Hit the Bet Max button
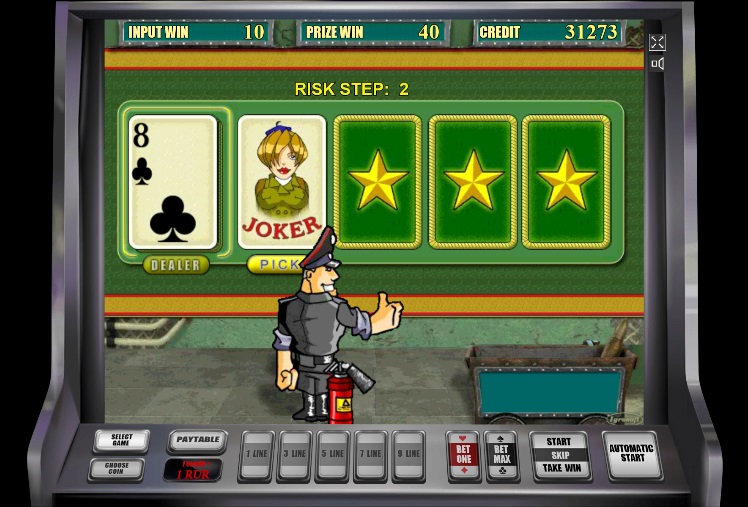This screenshot has height=507, width=748. click(x=500, y=456)
